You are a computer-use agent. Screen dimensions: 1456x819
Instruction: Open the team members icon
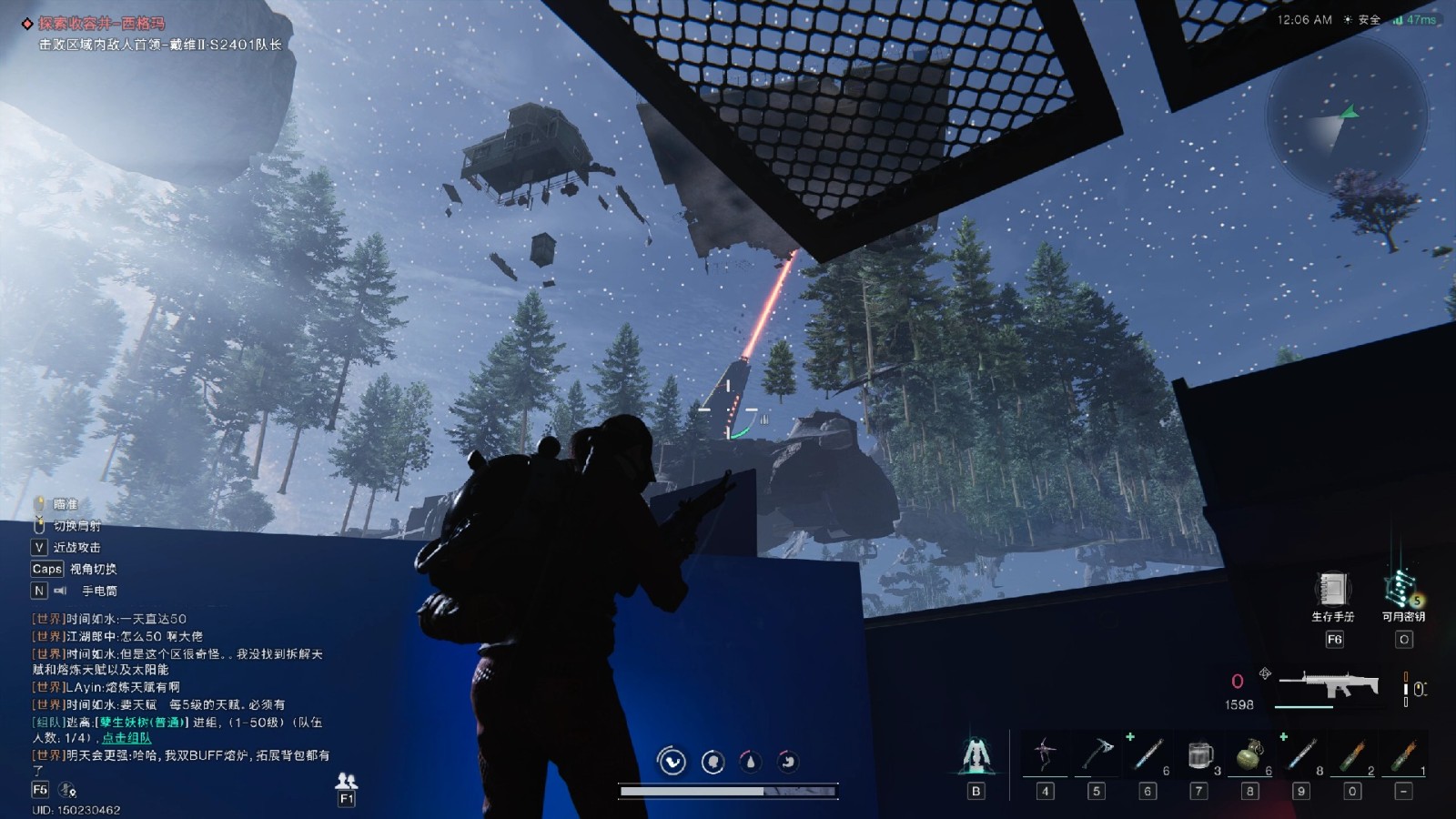pos(346,781)
